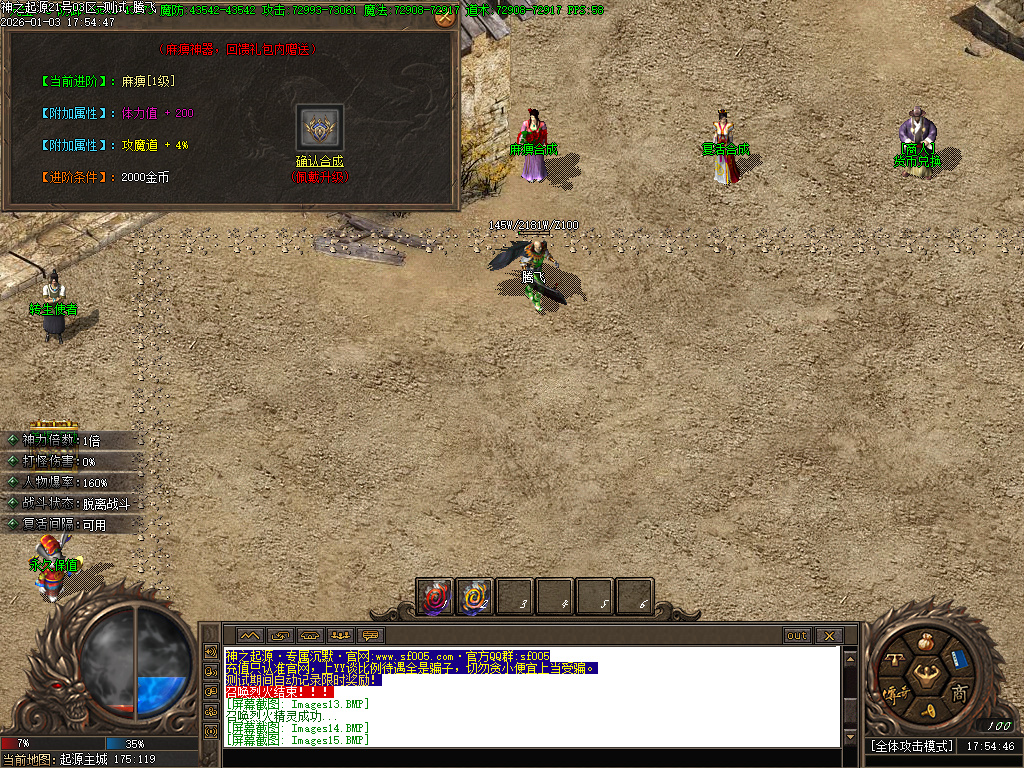Viewport: 1024px width, 768px height.
Task: Close the paralysis upgrade dialog
Action: [x=445, y=16]
